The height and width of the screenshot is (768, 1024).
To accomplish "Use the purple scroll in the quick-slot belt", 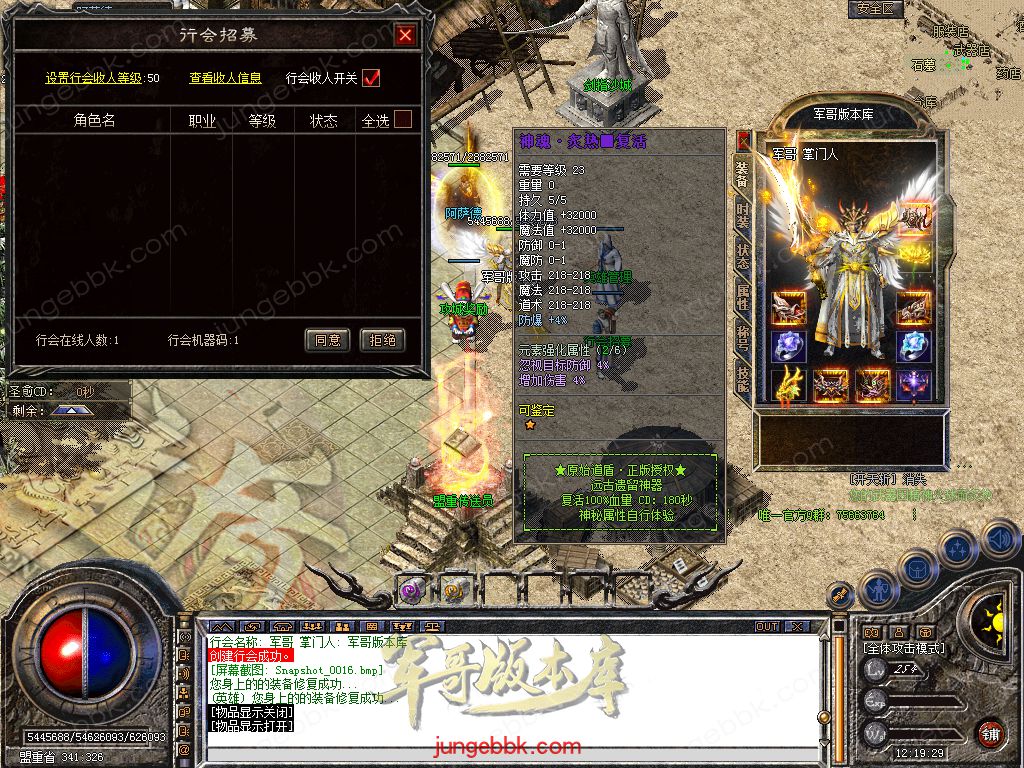I will (x=412, y=590).
